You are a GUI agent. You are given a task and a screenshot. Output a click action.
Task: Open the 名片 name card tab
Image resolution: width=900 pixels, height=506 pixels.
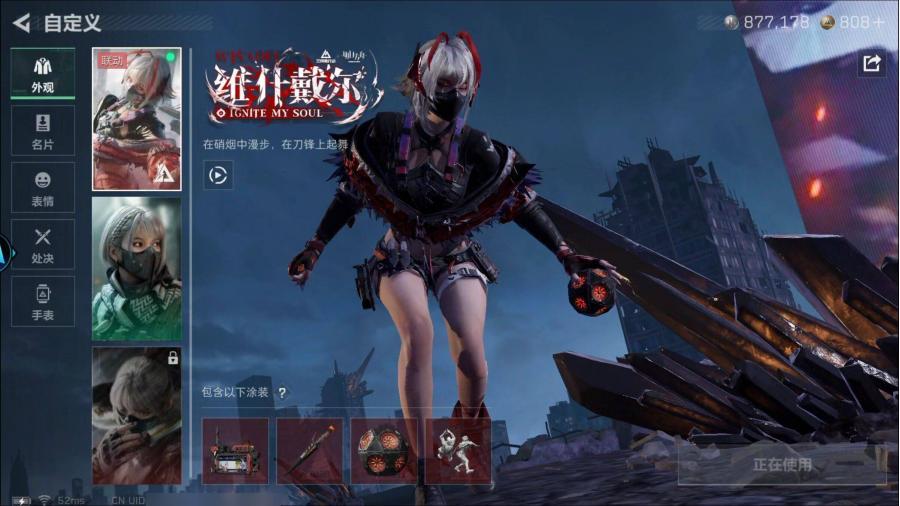(x=42, y=130)
